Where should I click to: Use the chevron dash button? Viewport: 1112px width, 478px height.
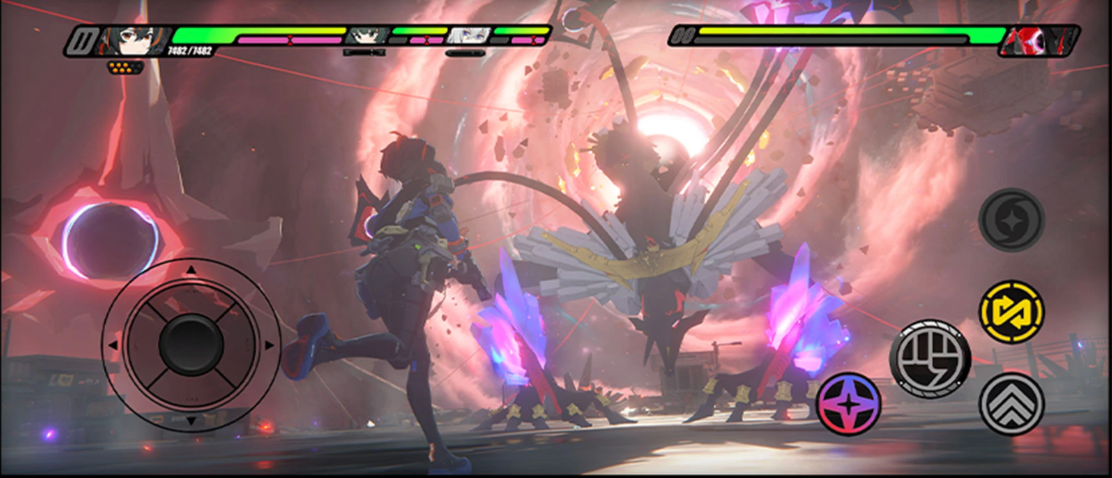(x=1011, y=403)
